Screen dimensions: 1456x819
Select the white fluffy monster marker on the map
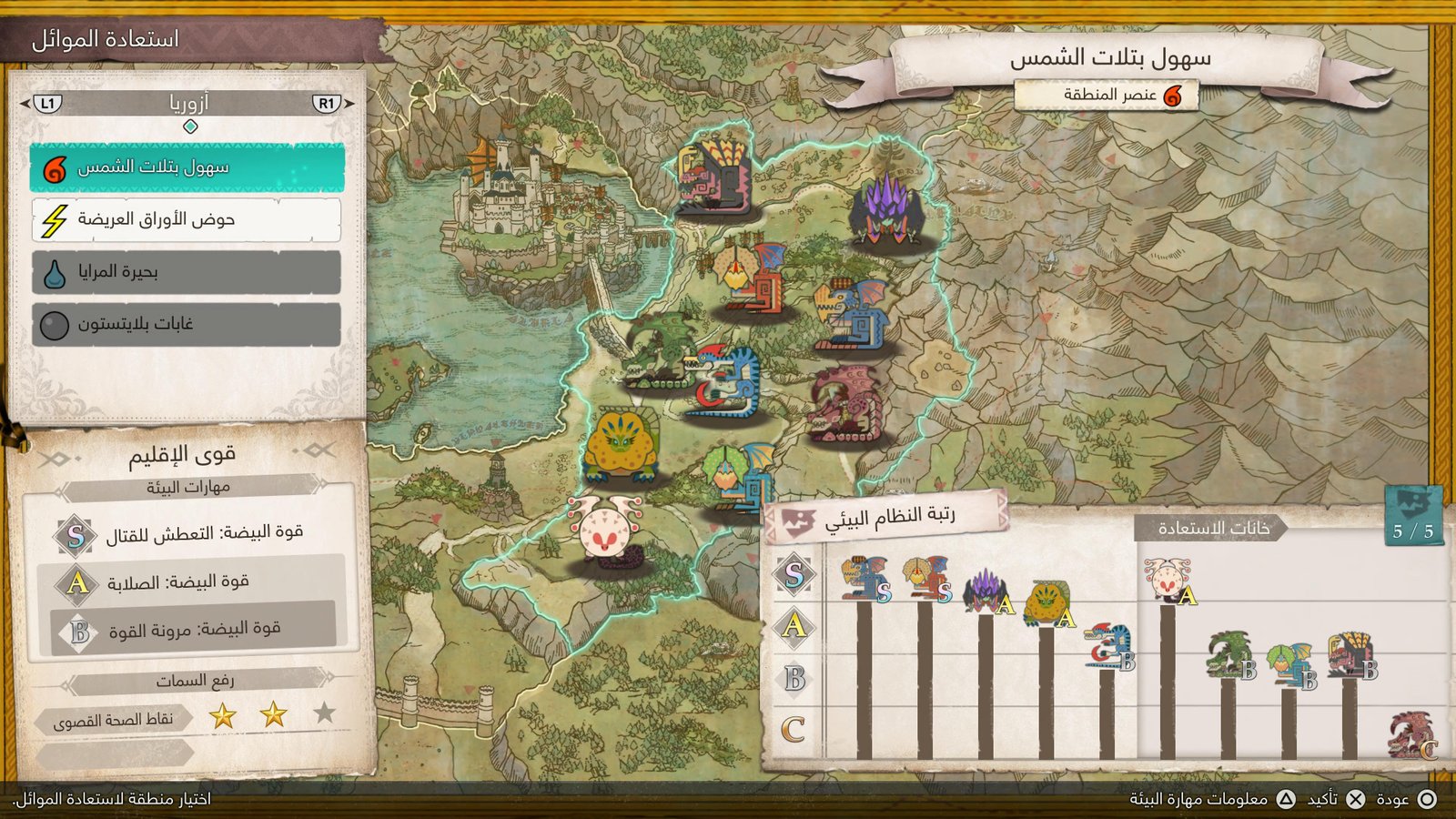pyautogui.click(x=605, y=531)
